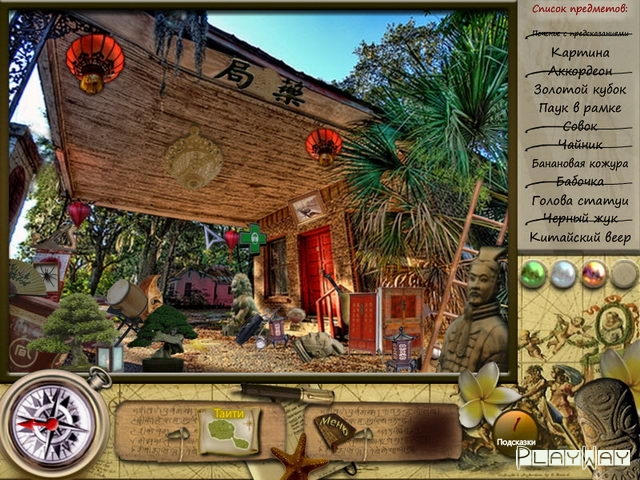
Task: Select the green orb
Action: (534, 272)
